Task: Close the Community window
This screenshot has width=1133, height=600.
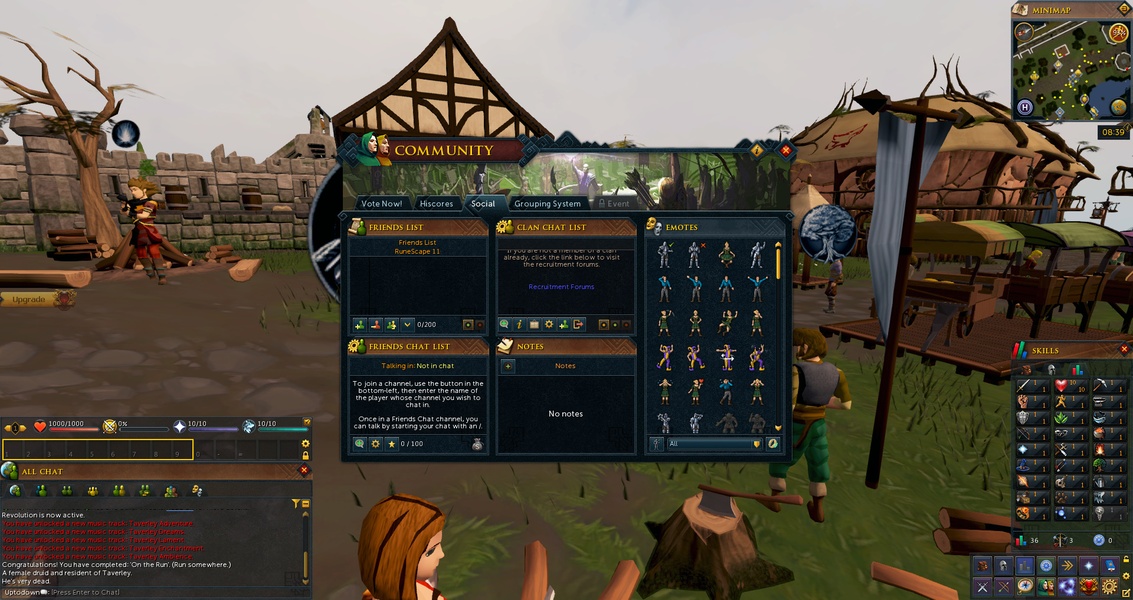Action: 786,150
